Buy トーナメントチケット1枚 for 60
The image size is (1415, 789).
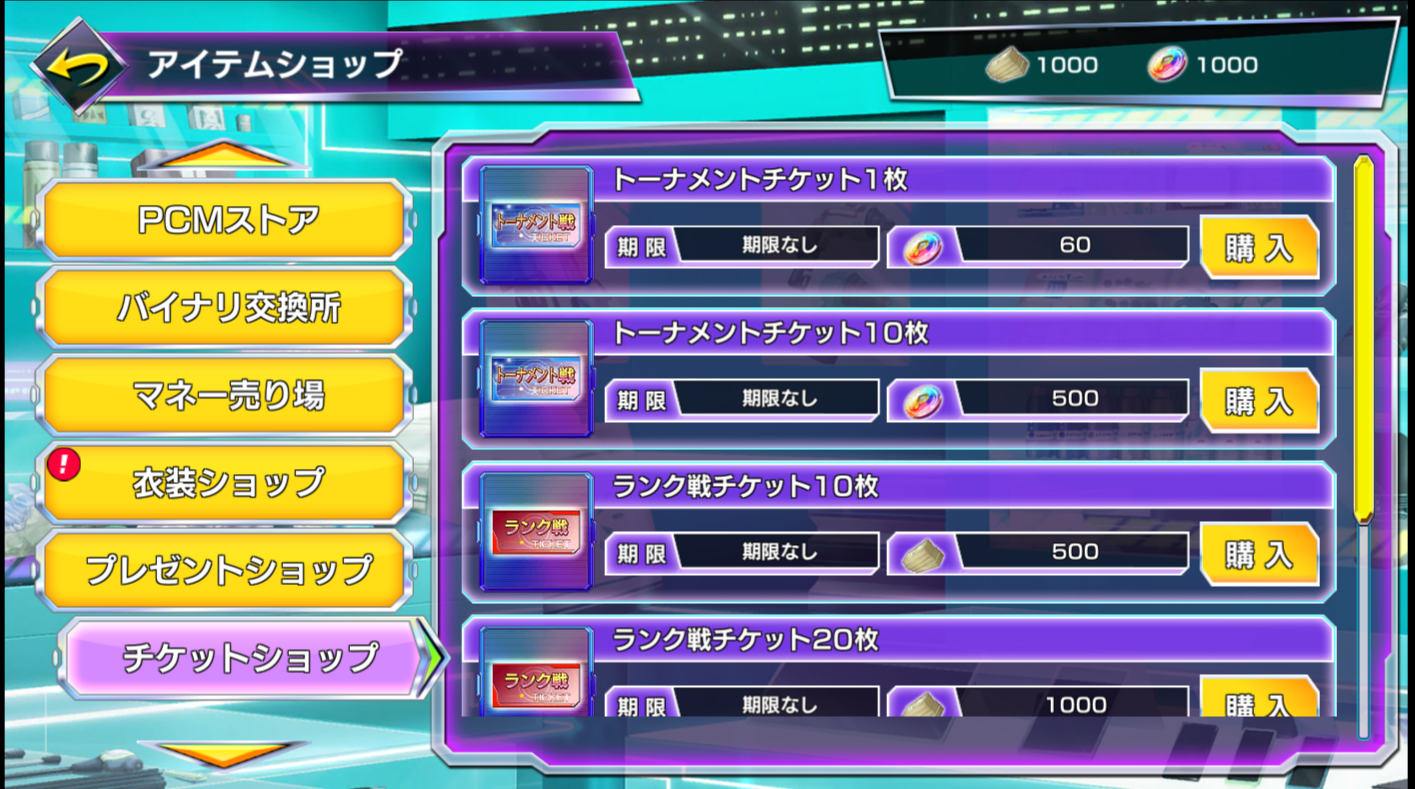(x=1259, y=247)
